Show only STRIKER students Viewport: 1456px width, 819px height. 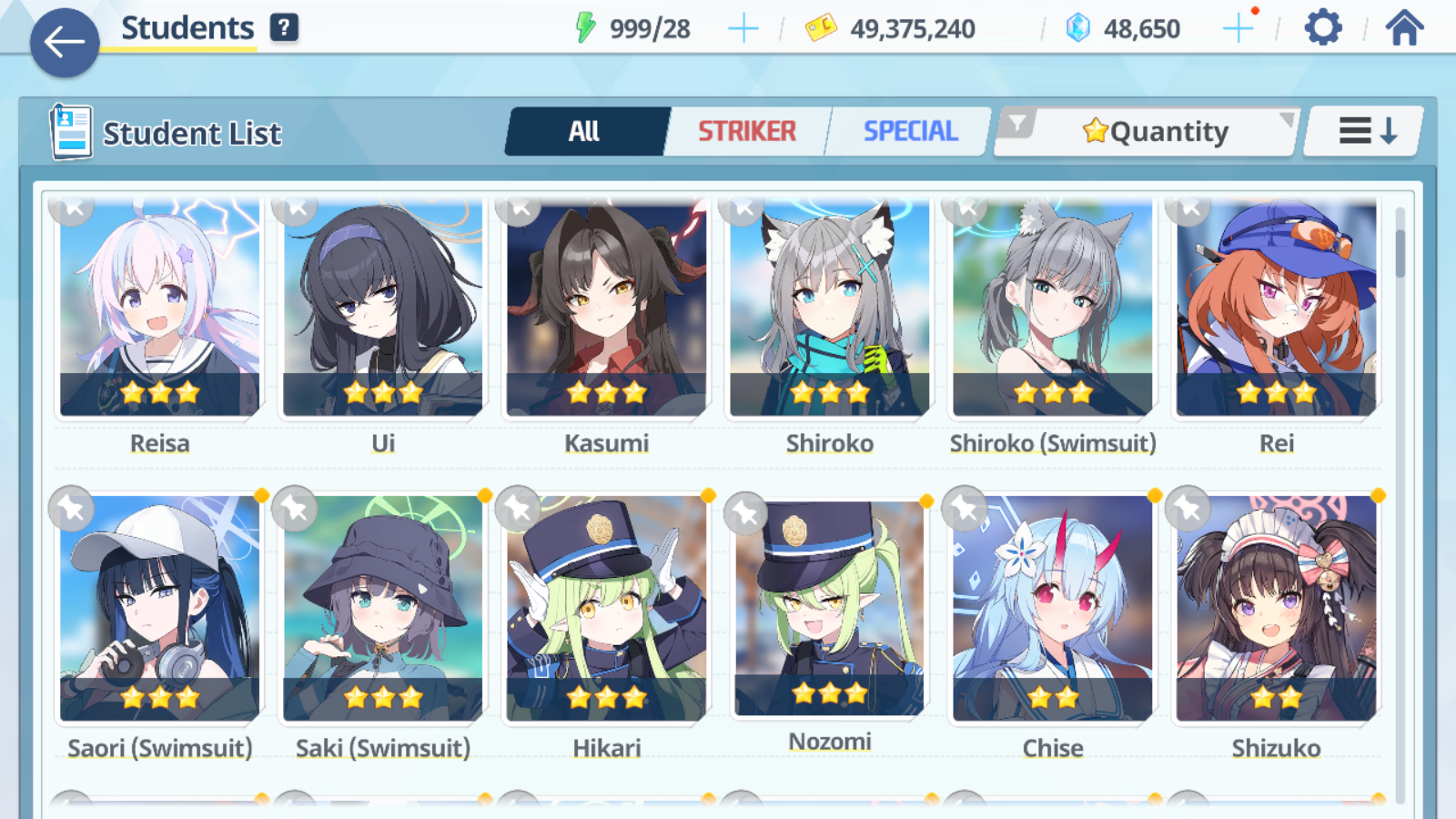click(x=746, y=132)
